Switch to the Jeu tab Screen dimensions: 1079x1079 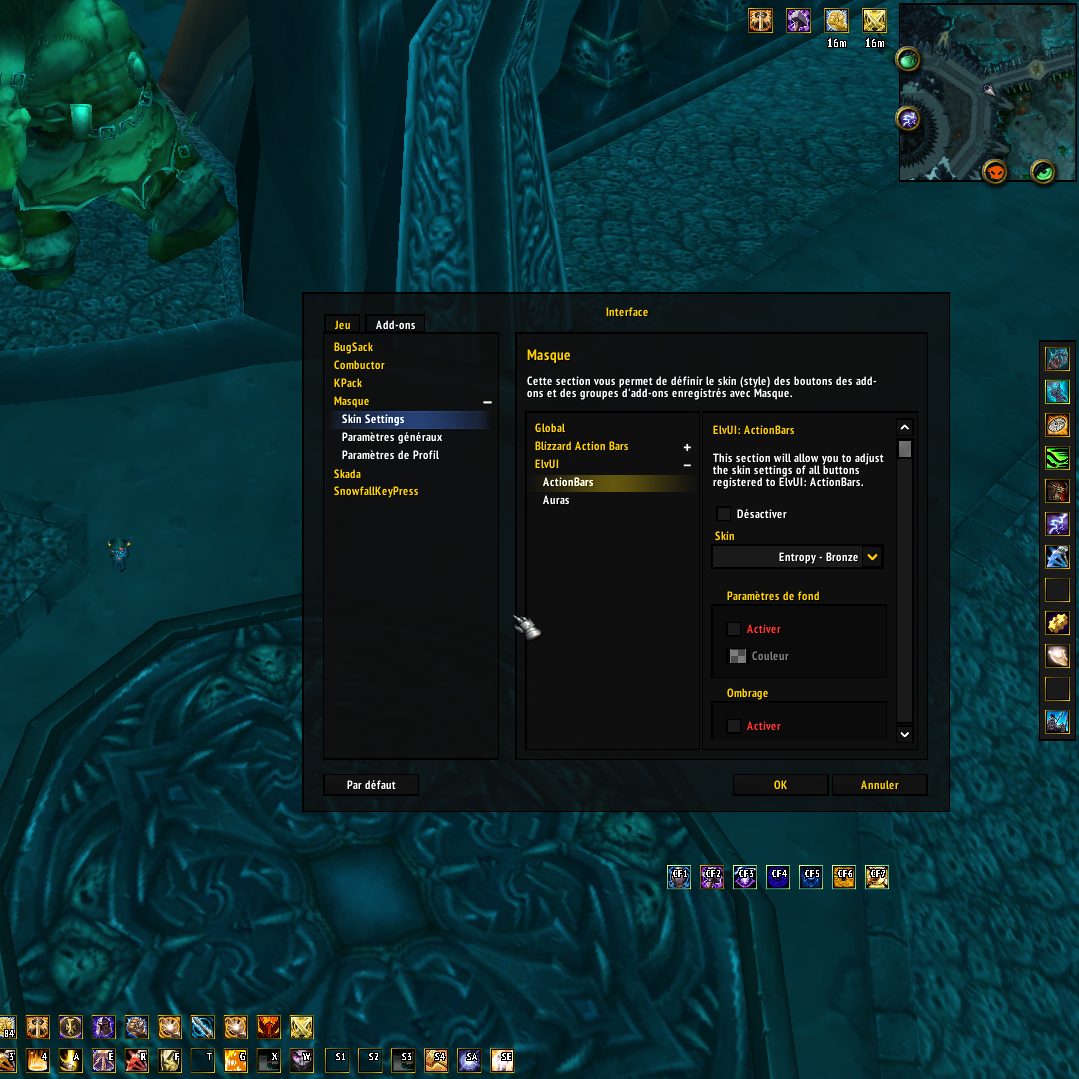click(x=342, y=325)
